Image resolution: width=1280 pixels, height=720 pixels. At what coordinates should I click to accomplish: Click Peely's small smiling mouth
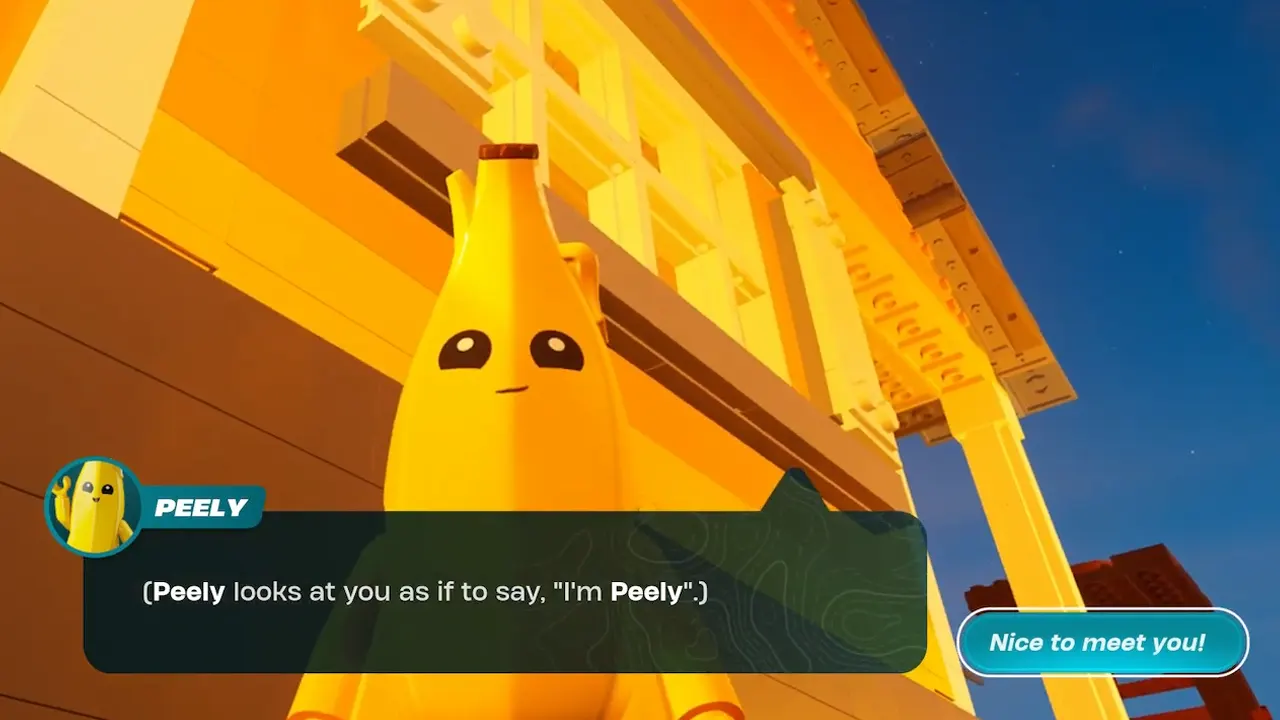point(513,390)
